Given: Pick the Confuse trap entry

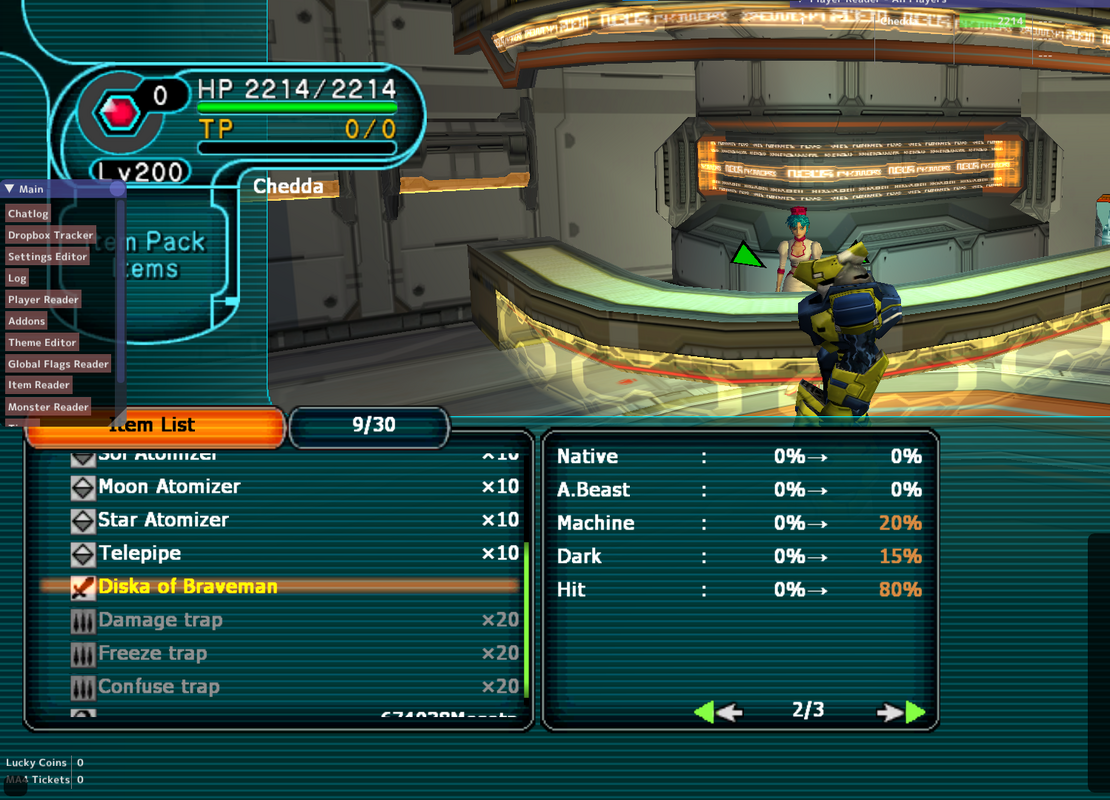Looking at the screenshot, I should (x=158, y=687).
